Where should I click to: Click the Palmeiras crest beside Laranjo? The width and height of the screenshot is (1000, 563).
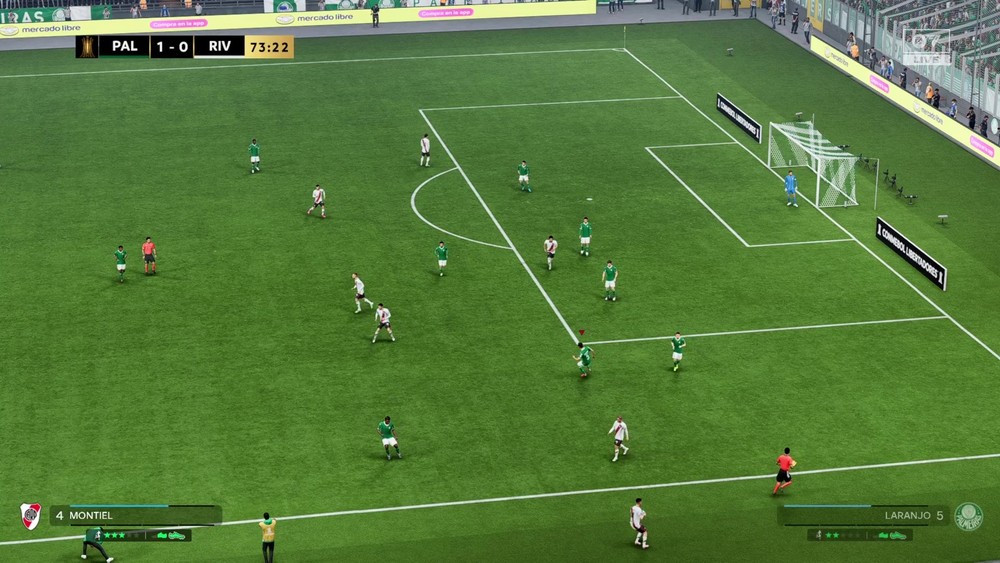pos(967,516)
